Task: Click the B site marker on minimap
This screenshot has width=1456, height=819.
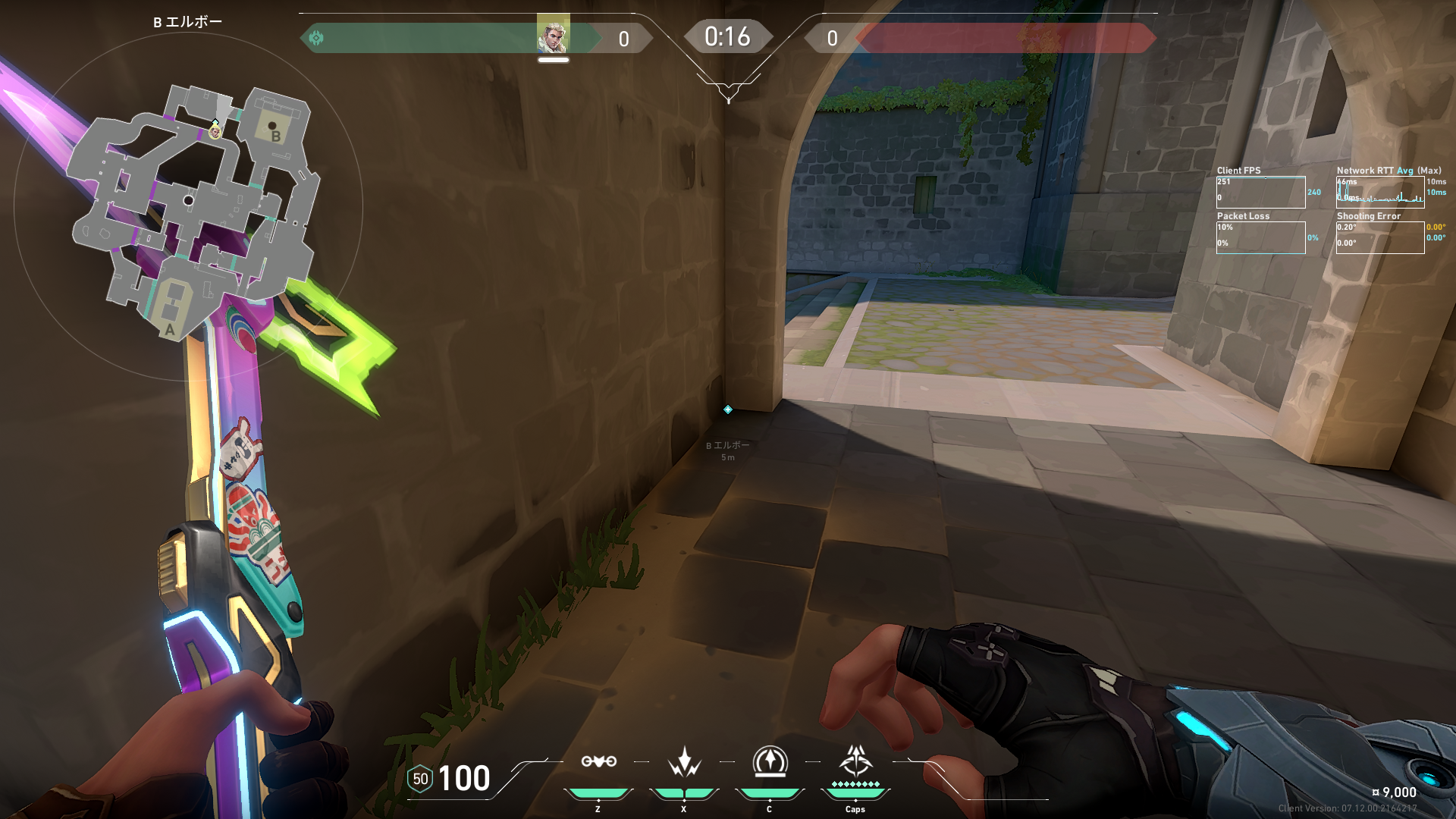Action: 276,136
